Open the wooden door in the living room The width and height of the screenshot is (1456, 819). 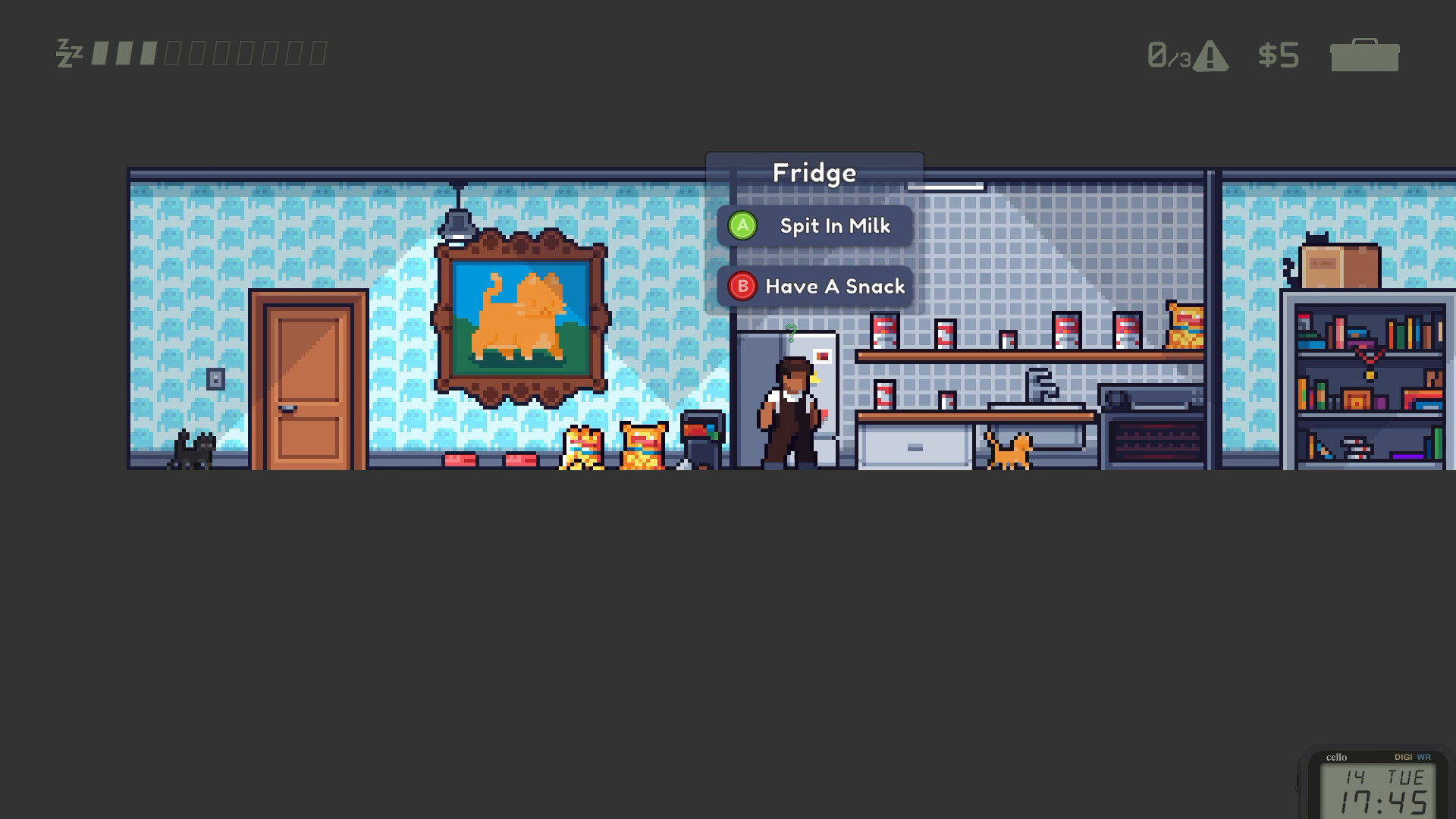(x=312, y=379)
